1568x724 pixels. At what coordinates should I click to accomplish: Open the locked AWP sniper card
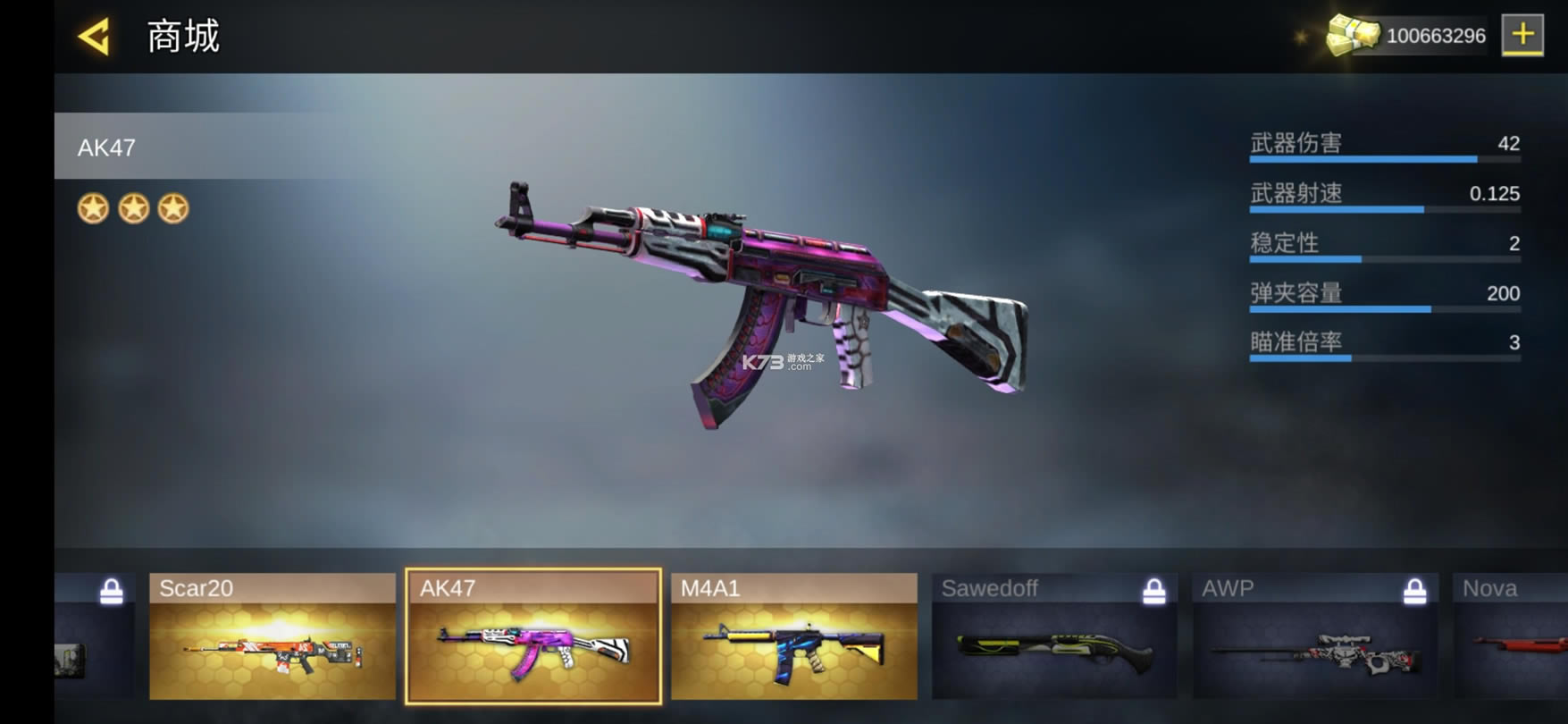[1314, 636]
